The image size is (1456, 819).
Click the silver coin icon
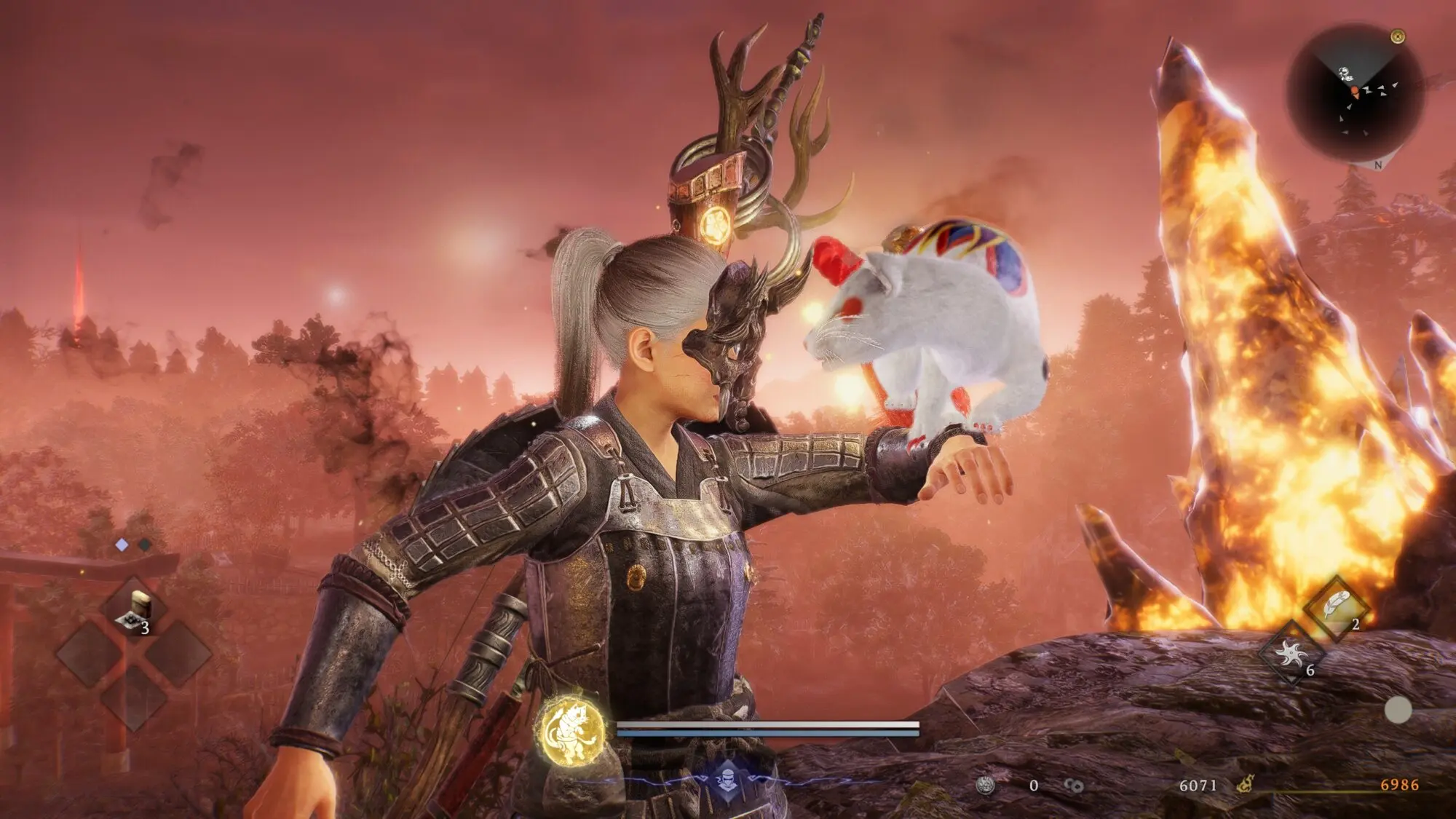click(986, 785)
